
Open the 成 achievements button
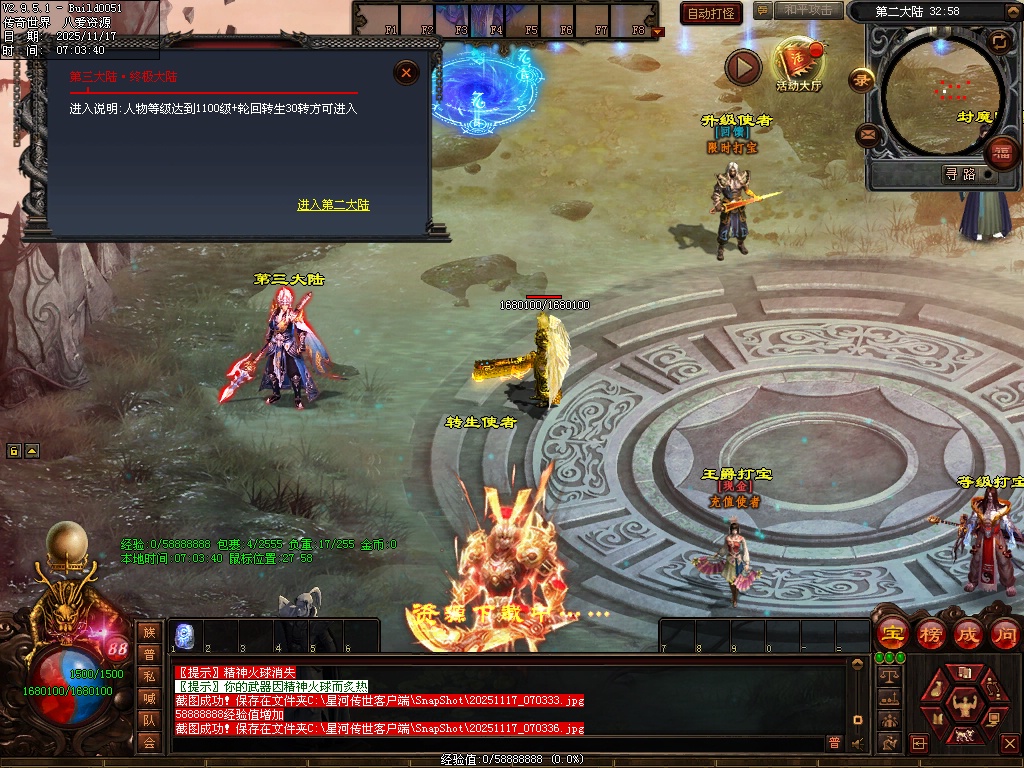[968, 634]
